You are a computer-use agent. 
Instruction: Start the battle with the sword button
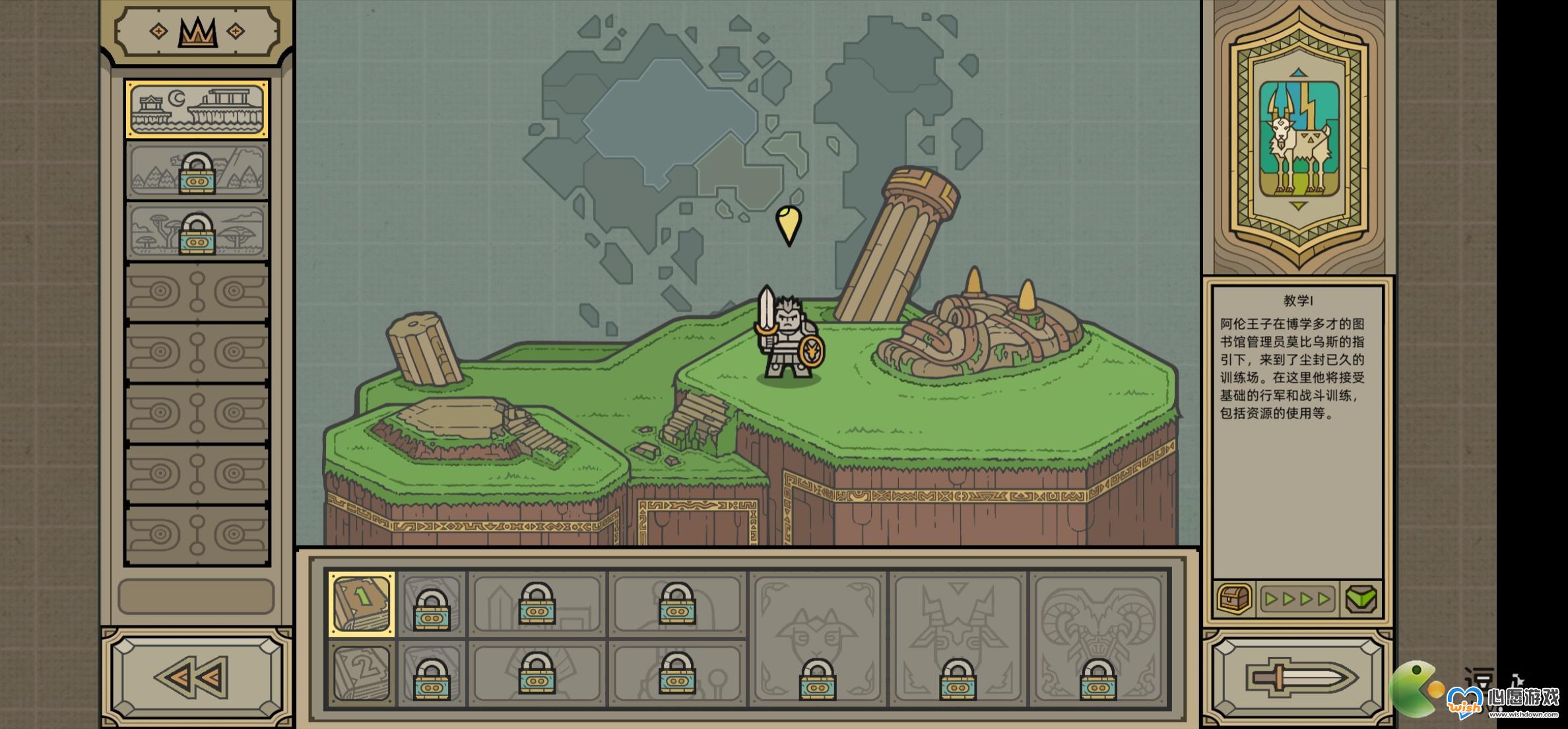pos(1297,677)
